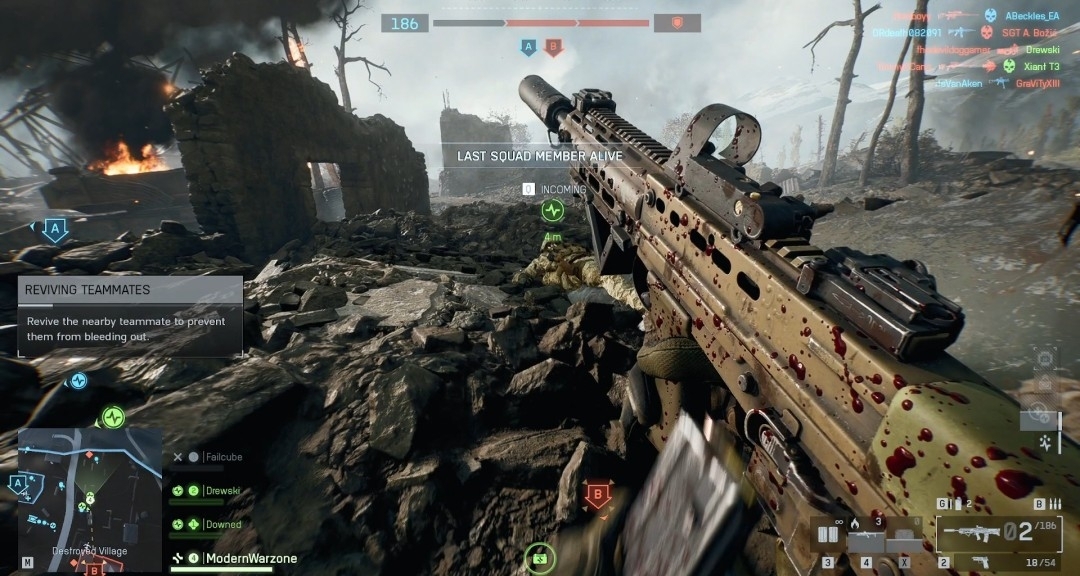The width and height of the screenshot is (1080, 576).
Task: Click the green revive marker above downed teammate
Action: click(552, 211)
